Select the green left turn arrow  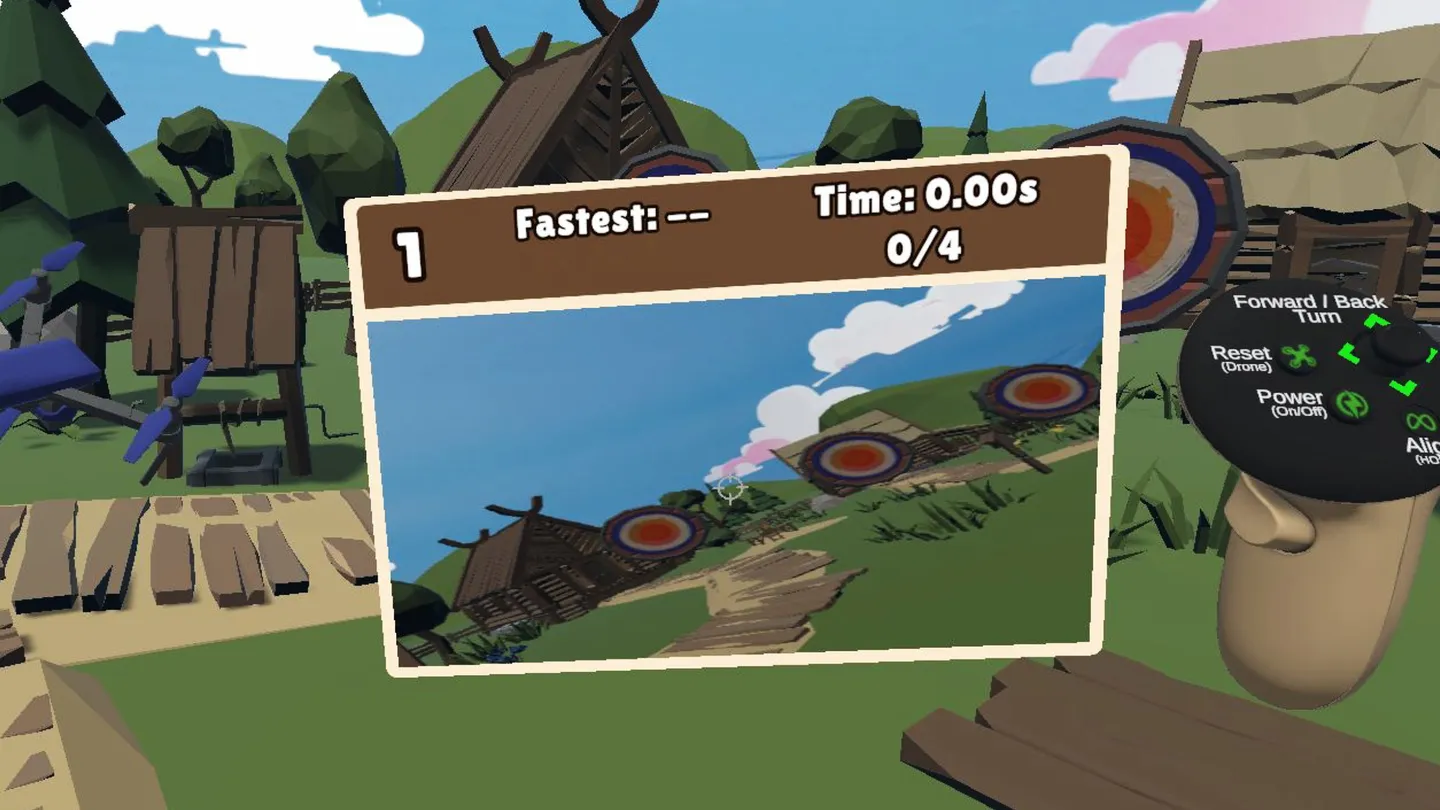(x=1348, y=353)
